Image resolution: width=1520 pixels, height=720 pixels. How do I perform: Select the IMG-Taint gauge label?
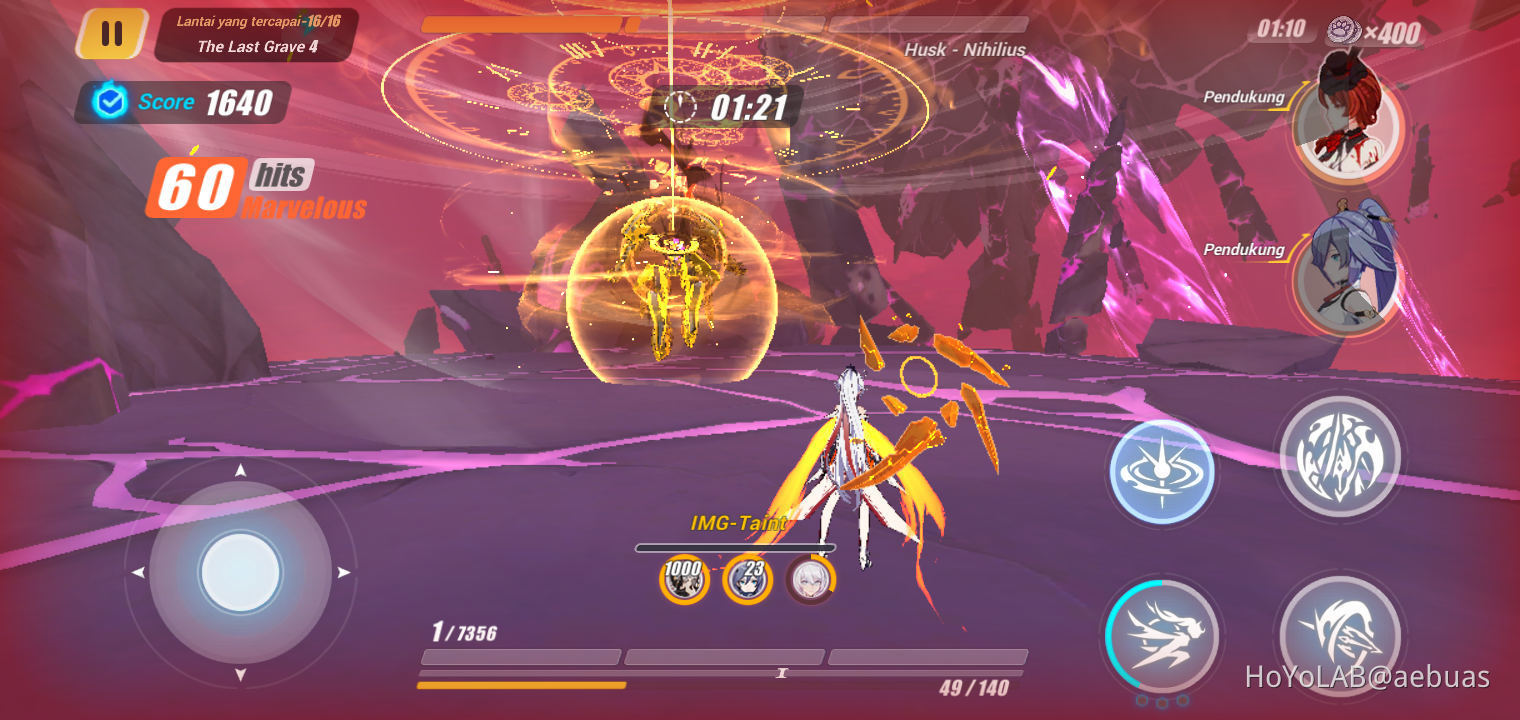(740, 522)
